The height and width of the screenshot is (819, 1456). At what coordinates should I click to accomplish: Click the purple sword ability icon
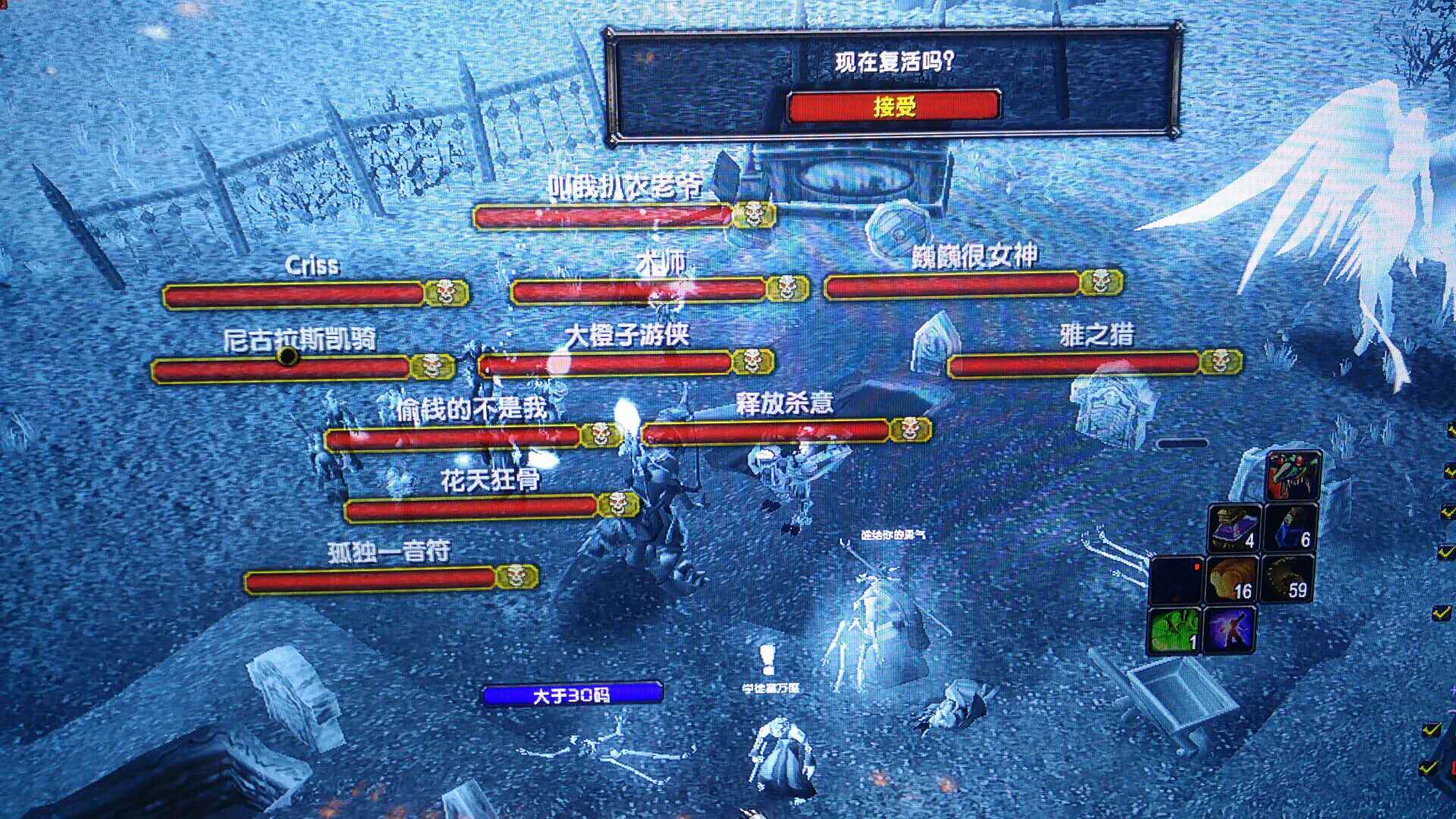[1230, 630]
